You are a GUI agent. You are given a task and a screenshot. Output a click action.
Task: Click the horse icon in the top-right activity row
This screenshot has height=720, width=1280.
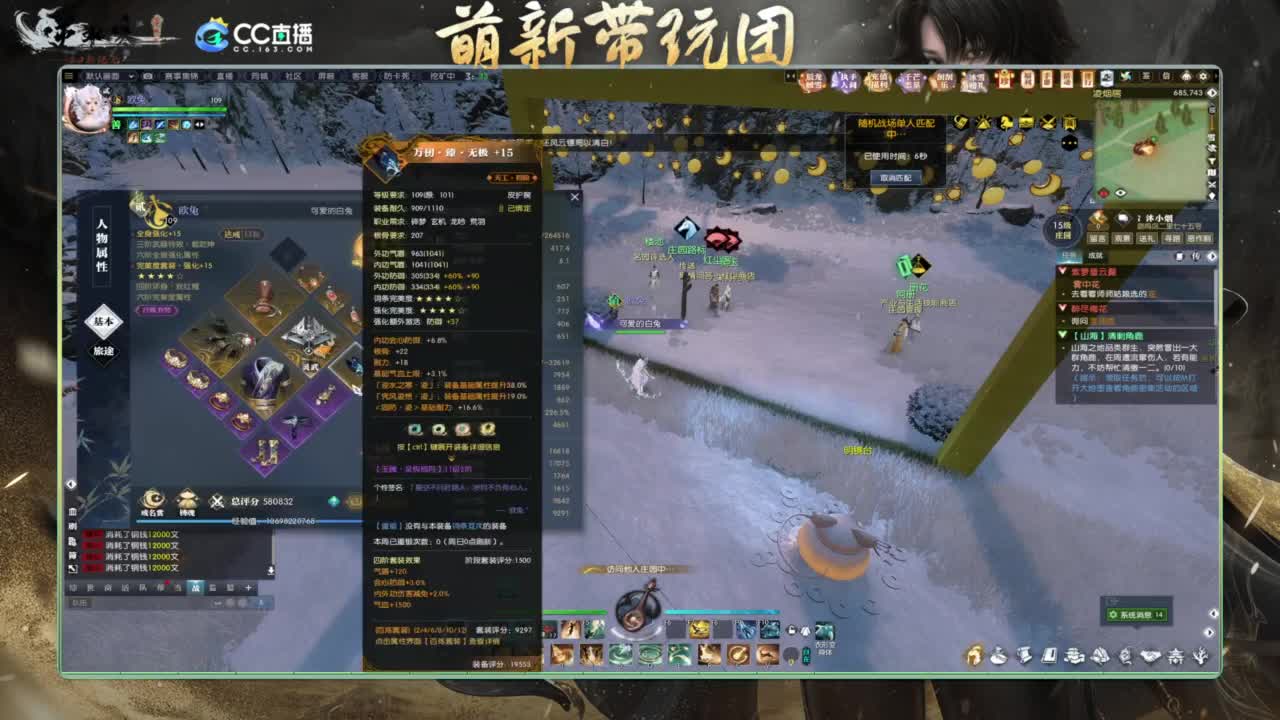1007,123
